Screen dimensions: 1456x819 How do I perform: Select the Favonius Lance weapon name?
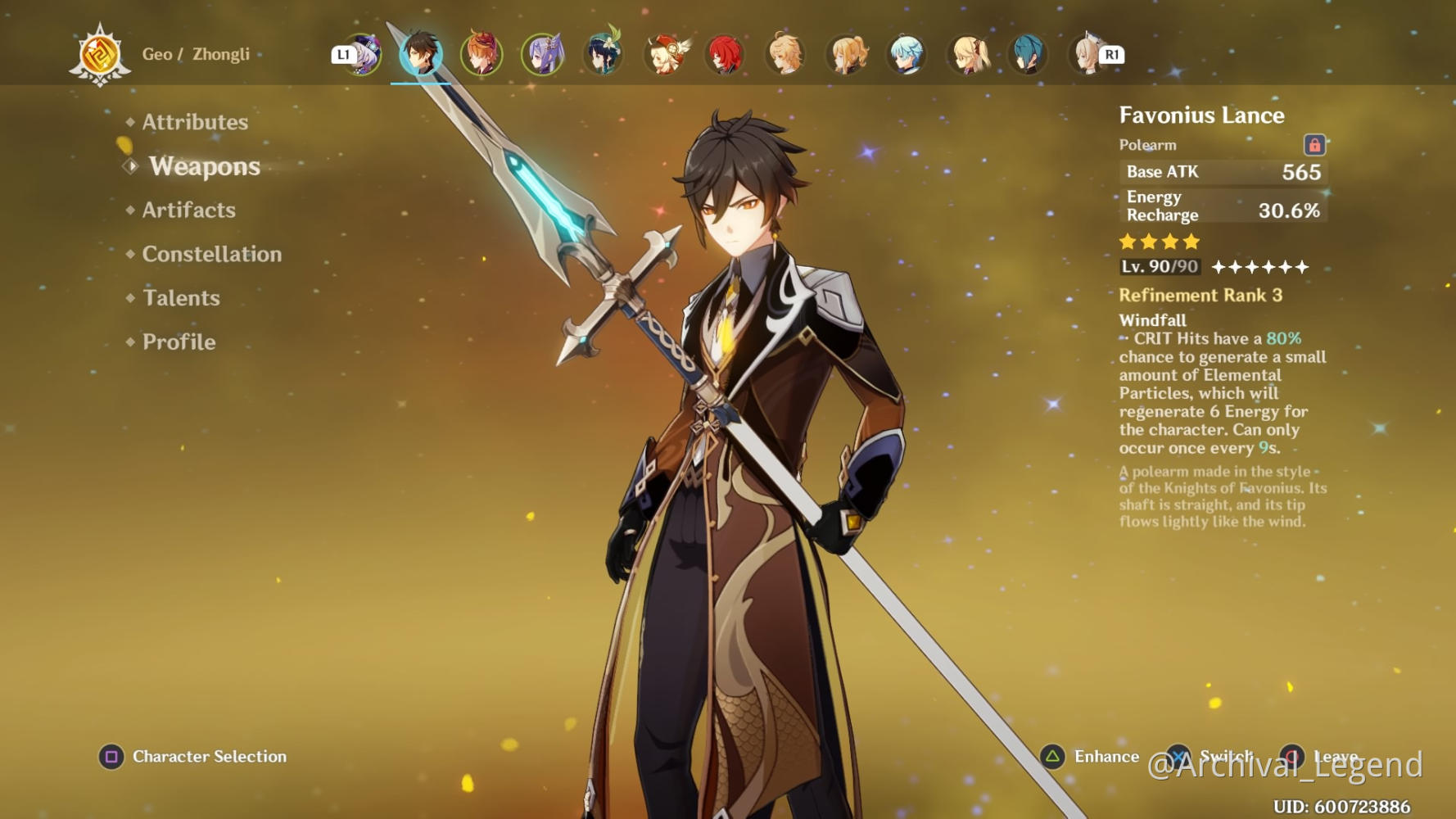(x=1201, y=115)
